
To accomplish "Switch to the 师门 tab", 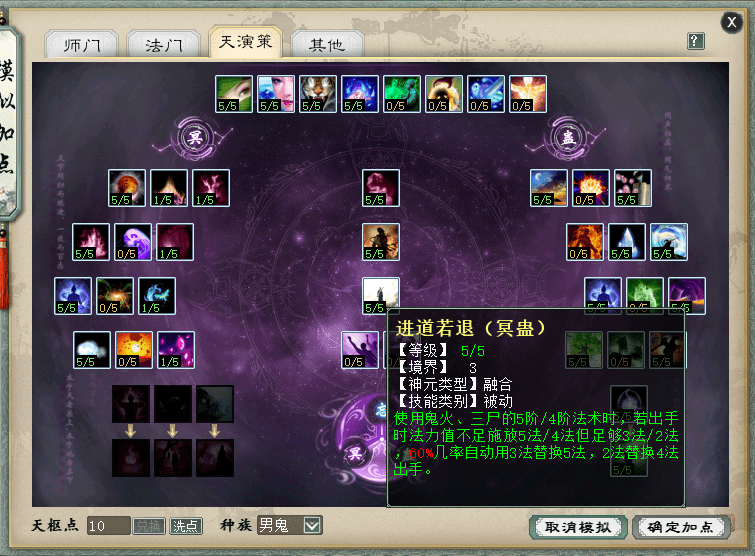I will 82,45.
